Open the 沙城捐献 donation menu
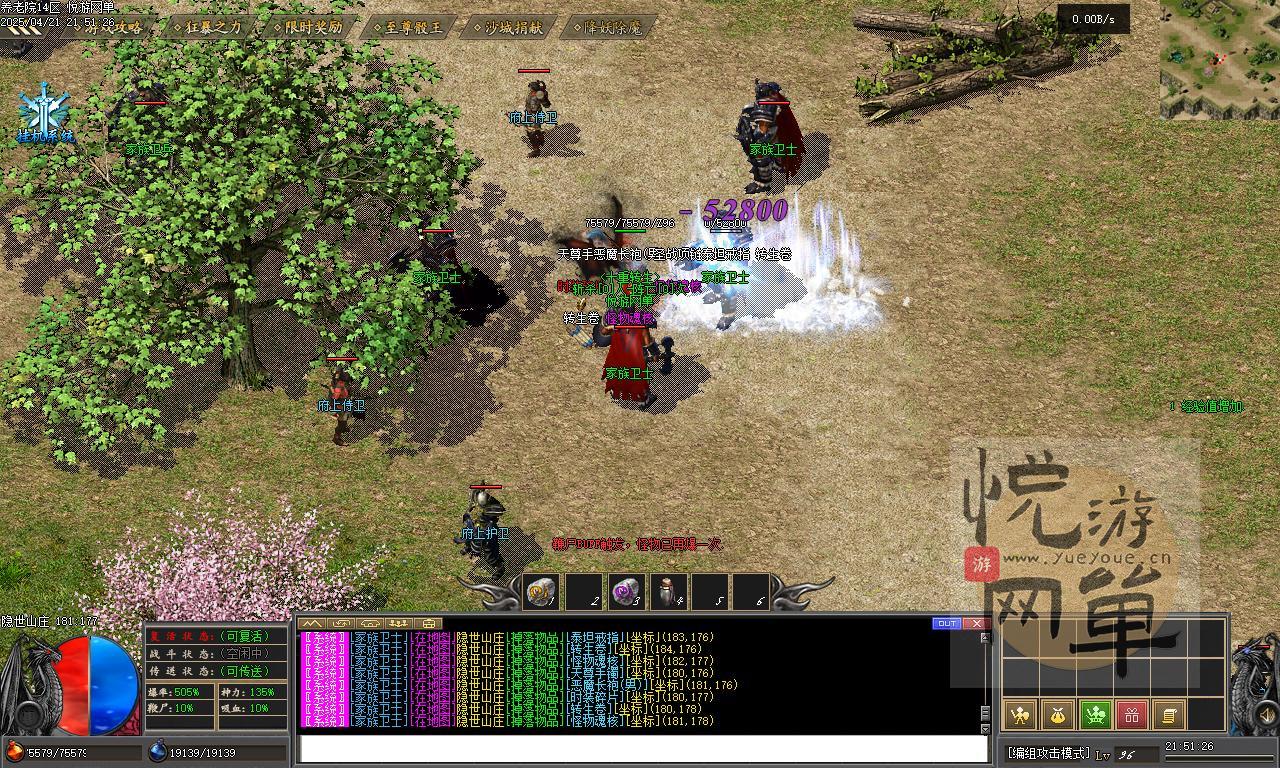1280x768 pixels. pyautogui.click(x=508, y=27)
